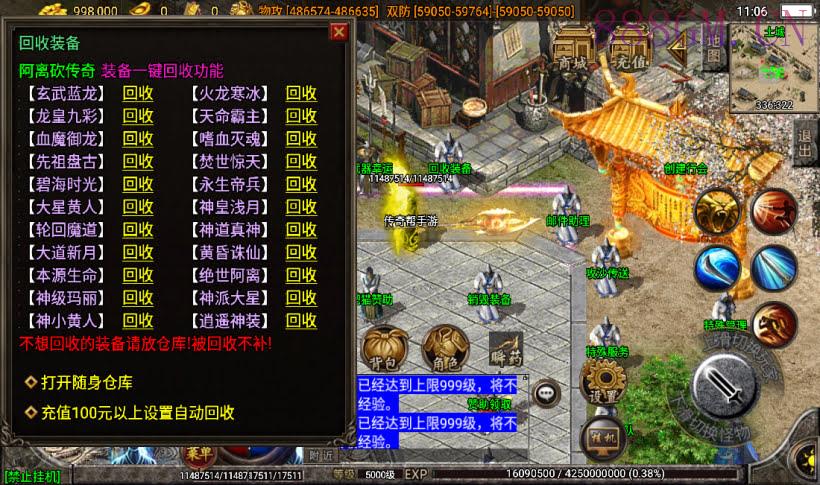
Task: Open the portable warehouse (打开随身仓库)
Action: click(x=86, y=382)
